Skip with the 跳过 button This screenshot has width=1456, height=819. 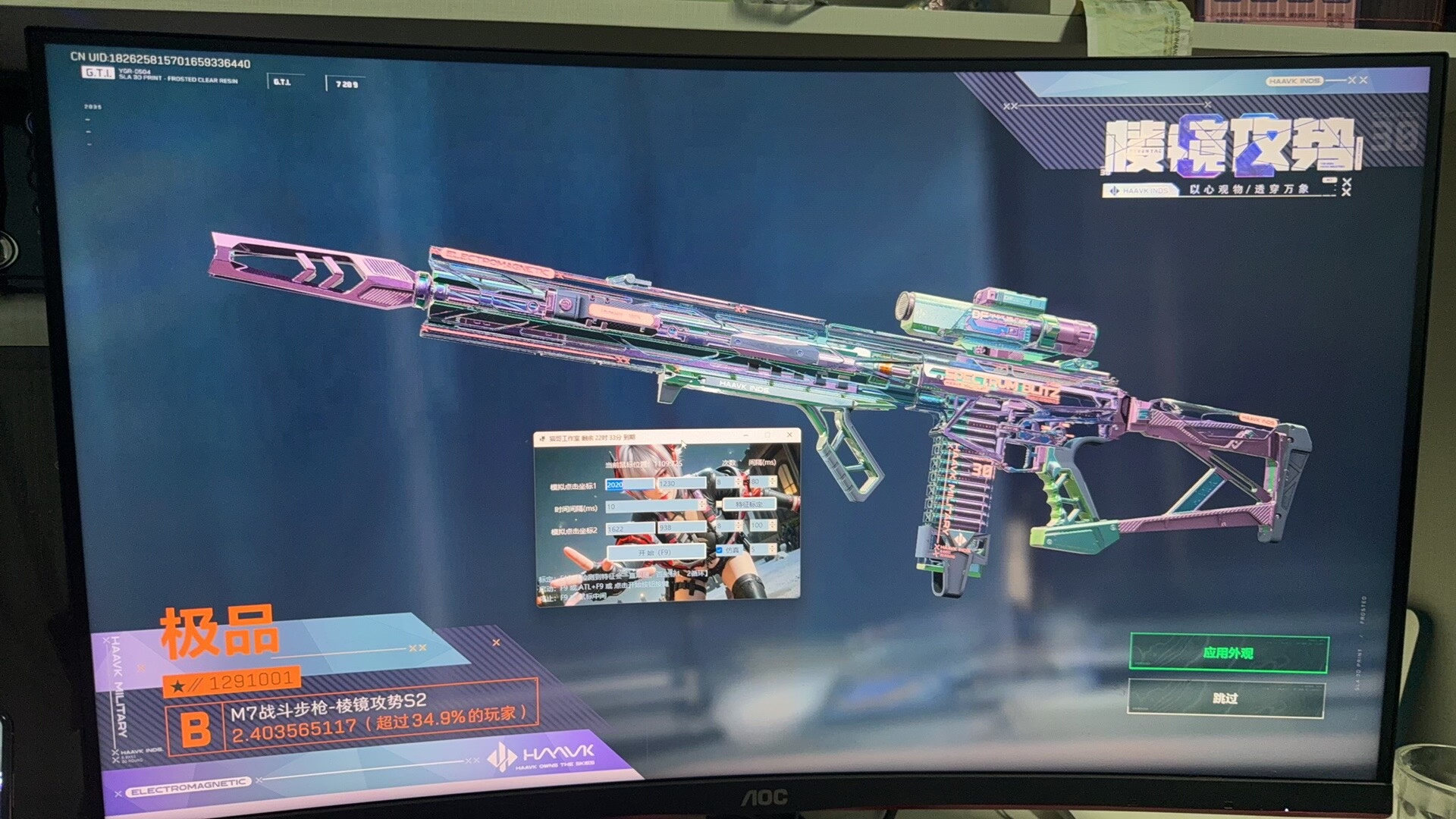(x=1225, y=698)
